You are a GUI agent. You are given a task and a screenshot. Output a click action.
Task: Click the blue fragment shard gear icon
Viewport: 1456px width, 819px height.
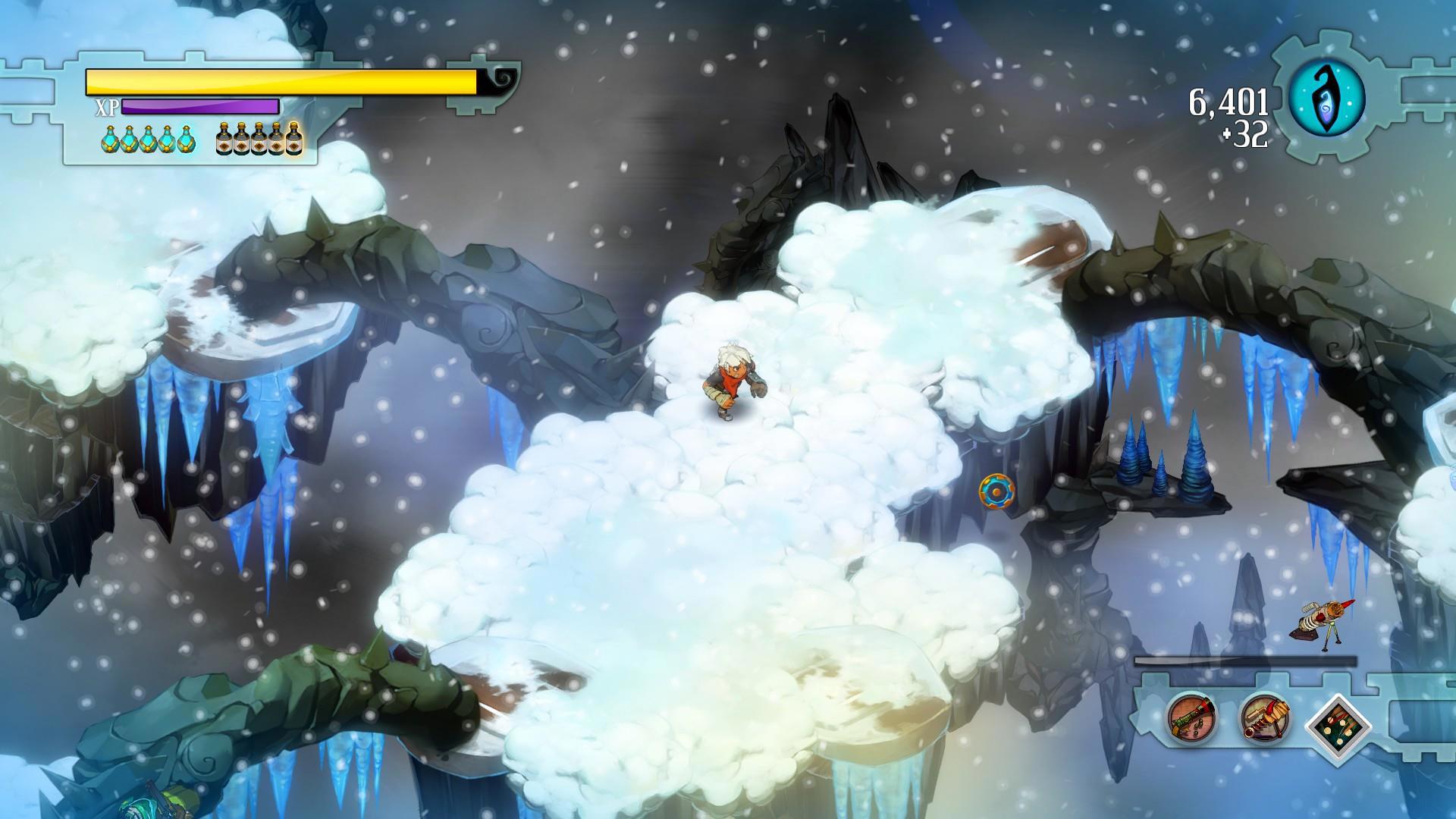1326,98
